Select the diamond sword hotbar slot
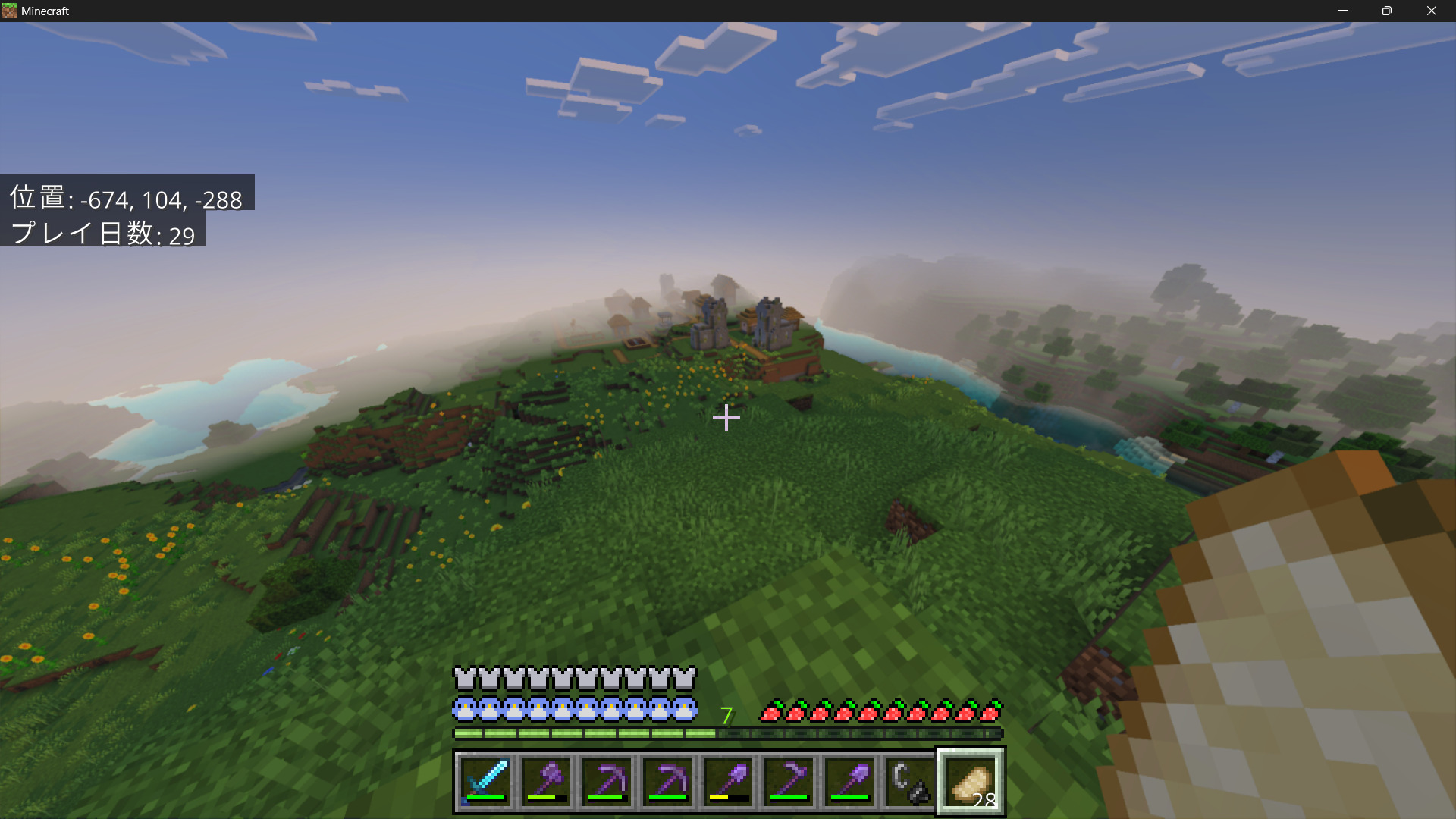1456x819 pixels. 485,780
